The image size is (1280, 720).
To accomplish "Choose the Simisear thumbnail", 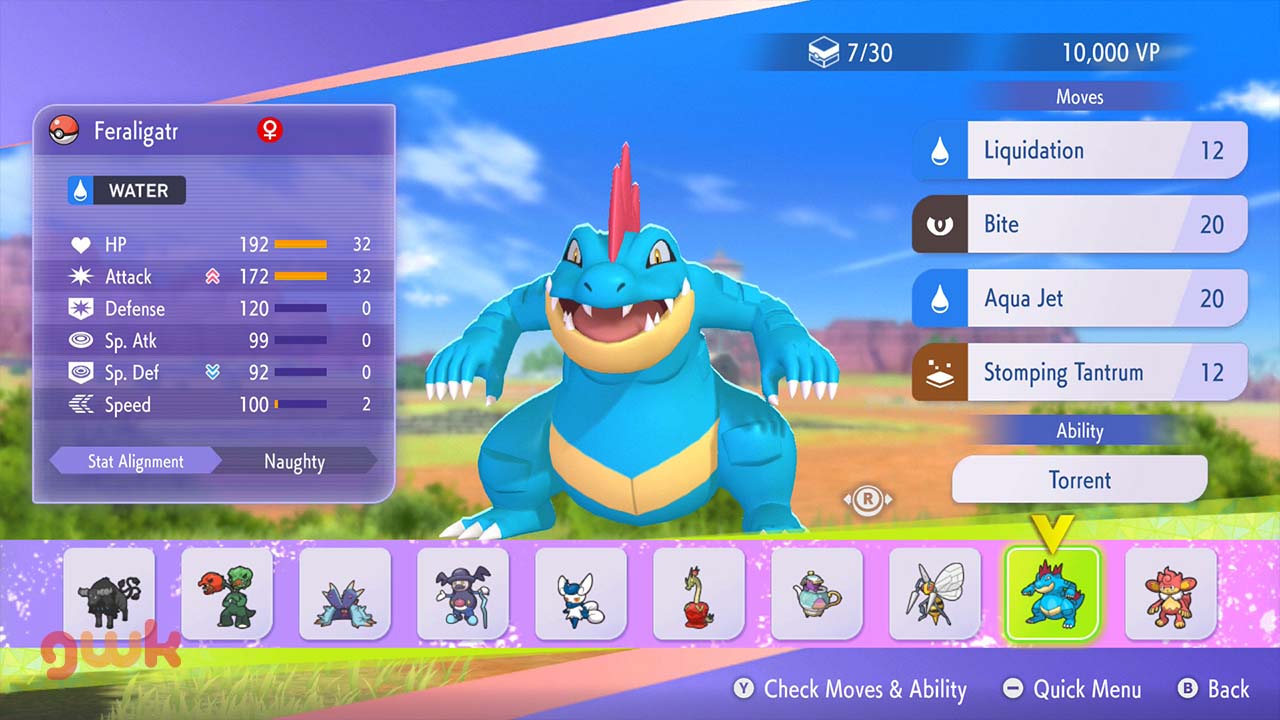I will tap(1171, 594).
